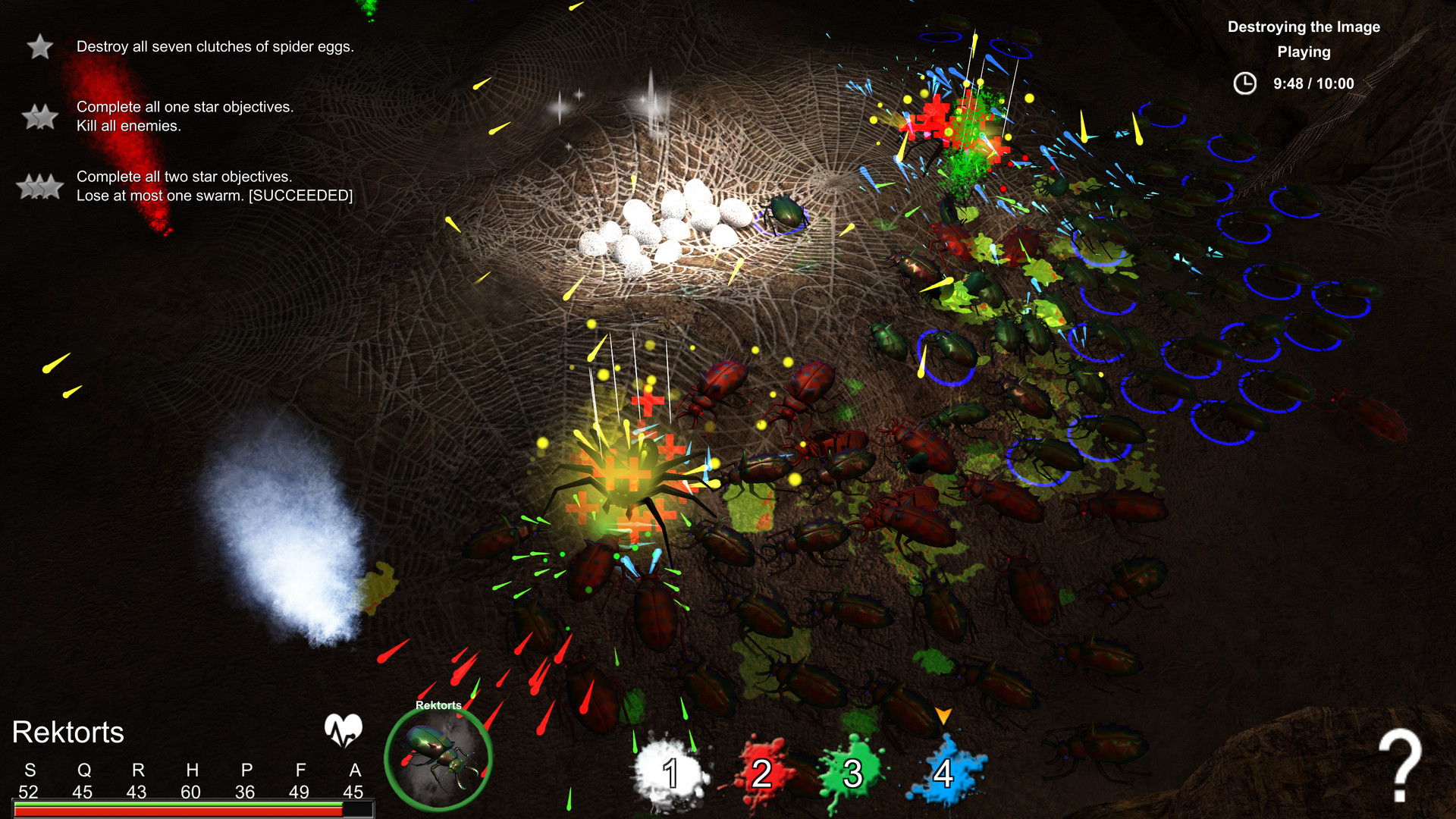
Task: Click the two-star objective icon
Action: tap(39, 117)
